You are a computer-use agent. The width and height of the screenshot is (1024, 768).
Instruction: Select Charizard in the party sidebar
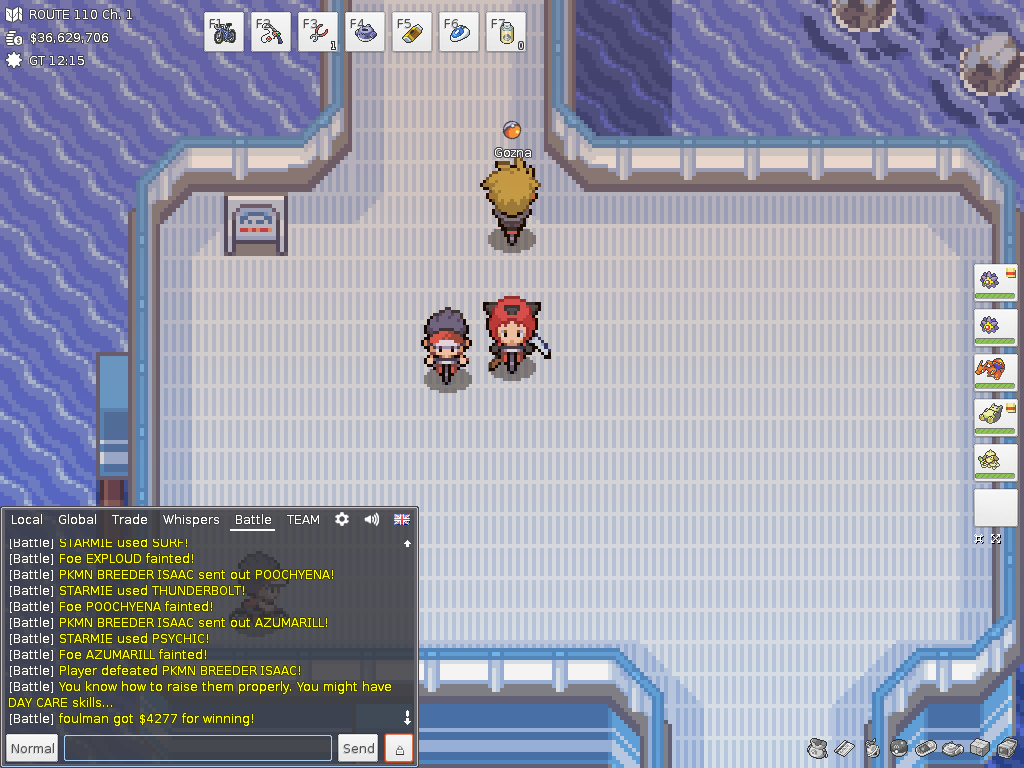point(995,372)
